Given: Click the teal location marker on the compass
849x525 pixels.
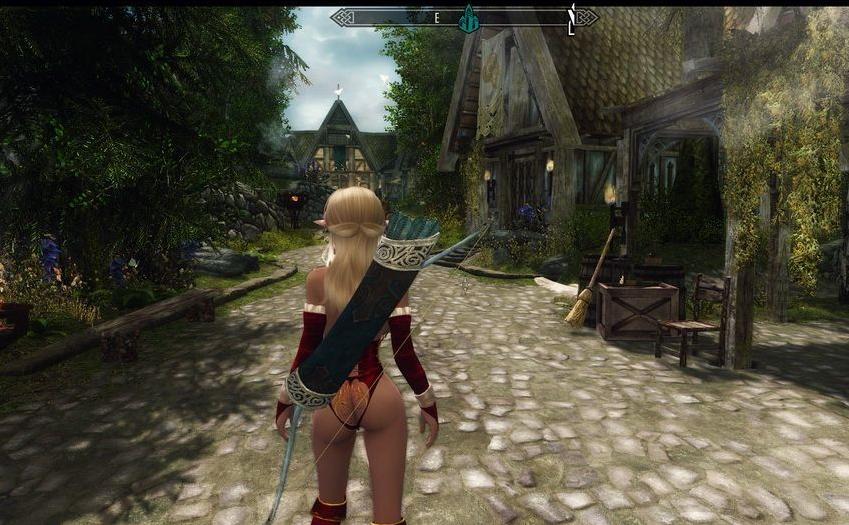Looking at the screenshot, I should point(467,18).
